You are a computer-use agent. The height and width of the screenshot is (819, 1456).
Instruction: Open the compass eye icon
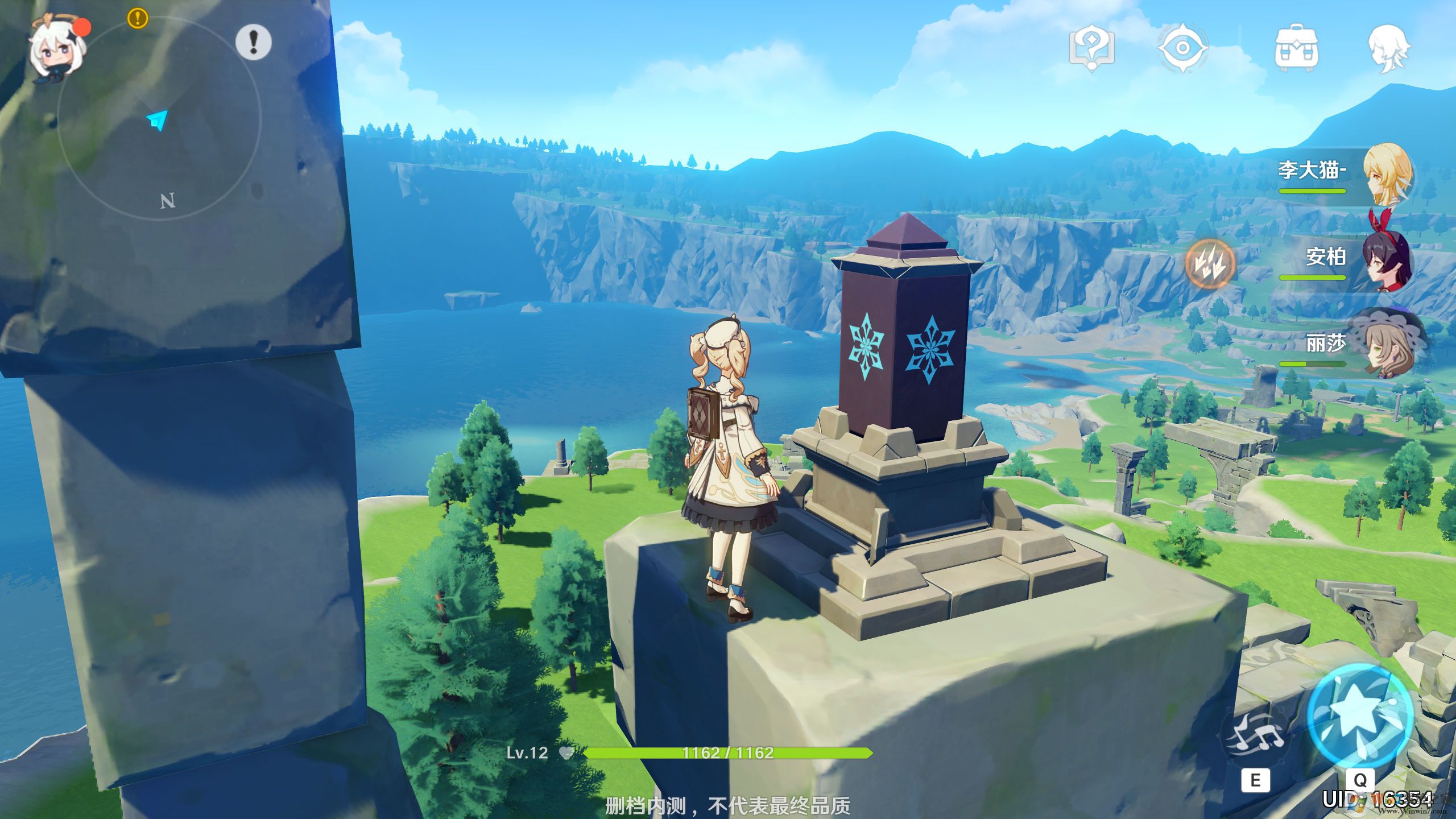click(x=1182, y=48)
